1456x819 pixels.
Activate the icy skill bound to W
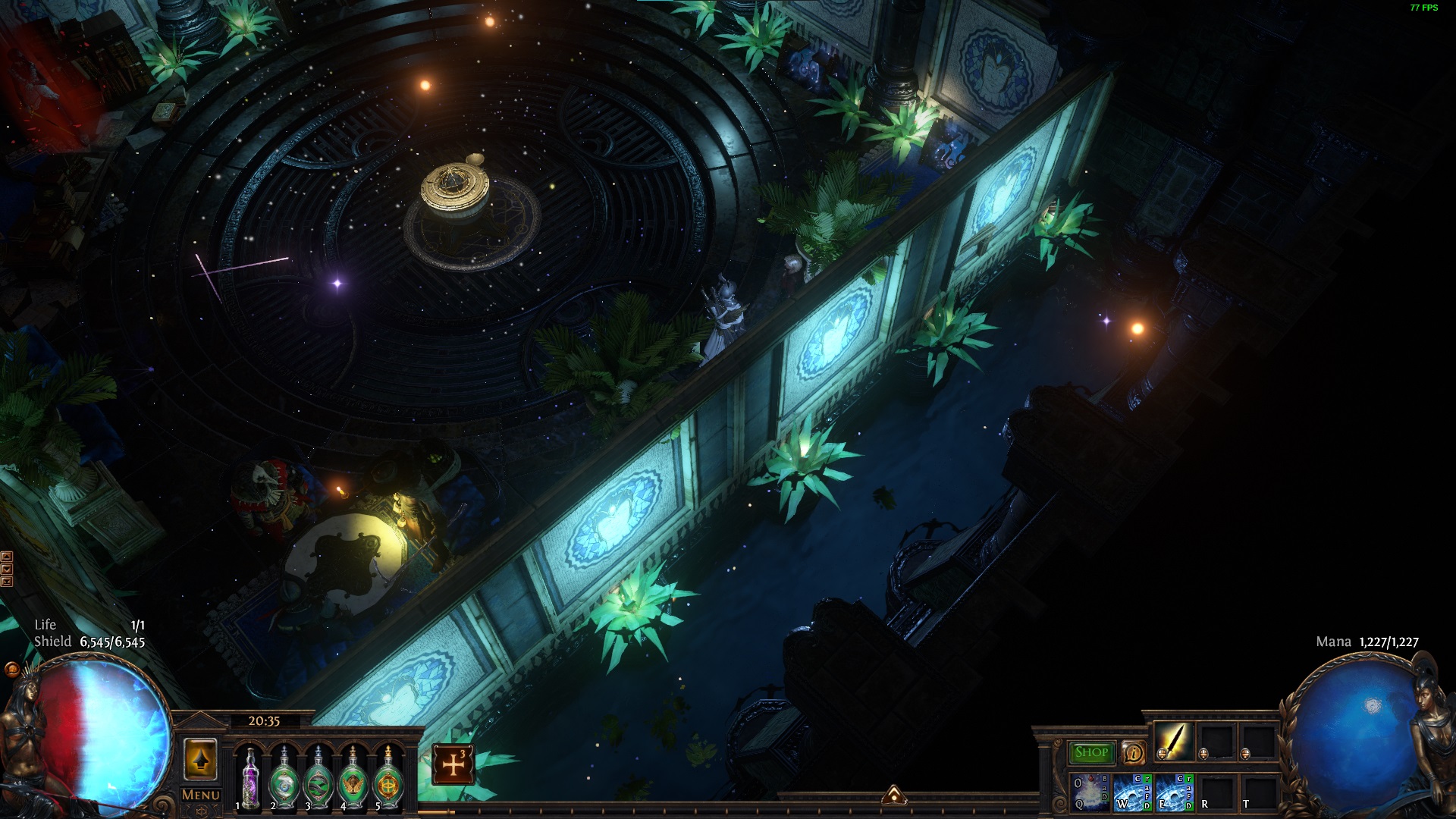point(1132,792)
